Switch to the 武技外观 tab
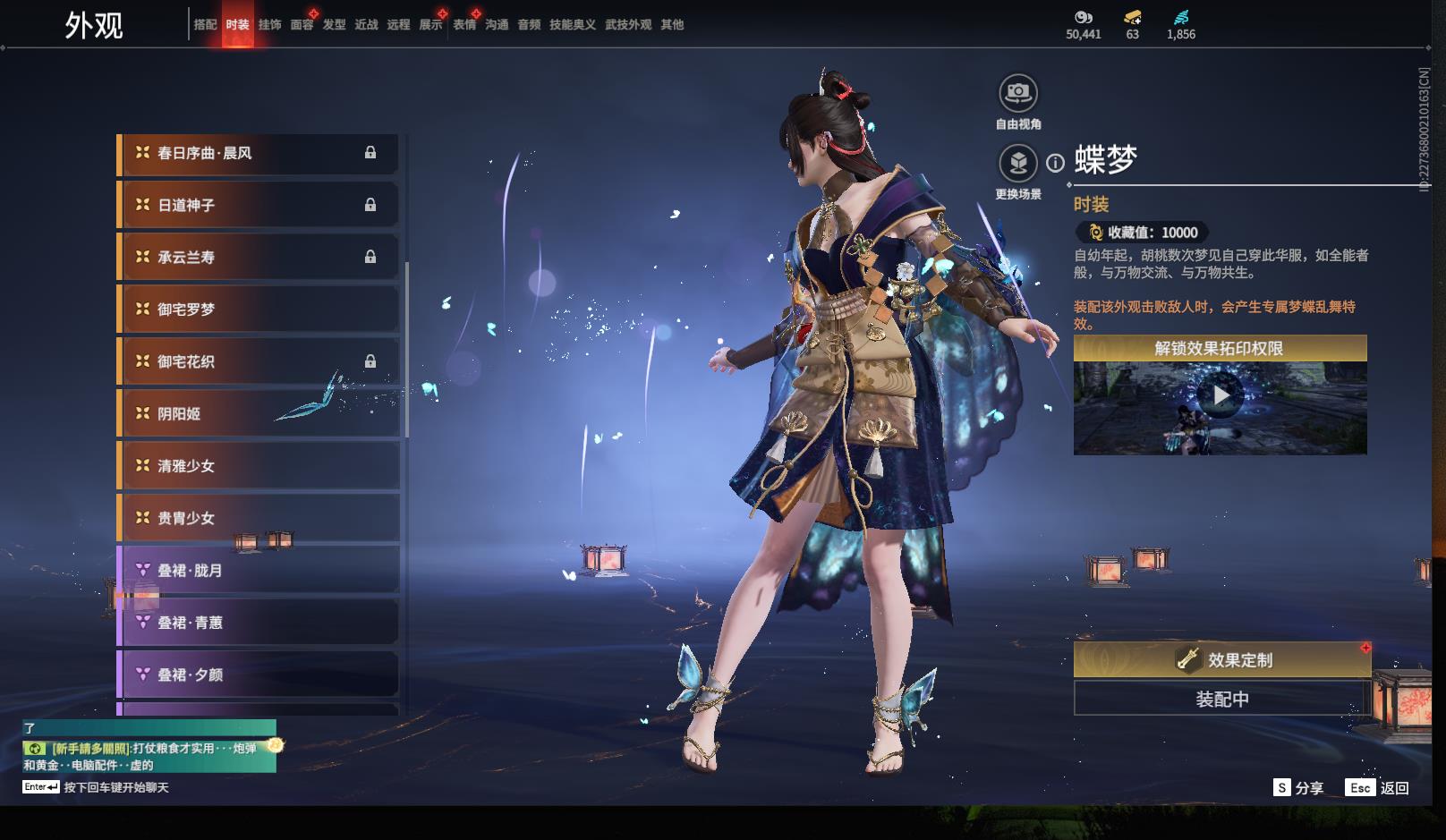The width and height of the screenshot is (1446, 840). [627, 25]
